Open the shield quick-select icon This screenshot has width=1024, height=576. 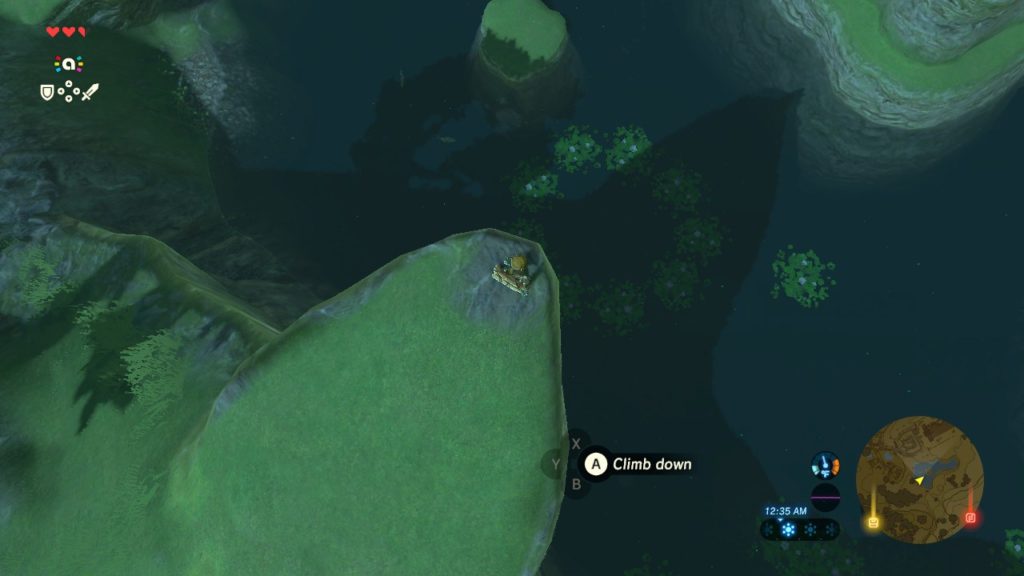click(46, 92)
